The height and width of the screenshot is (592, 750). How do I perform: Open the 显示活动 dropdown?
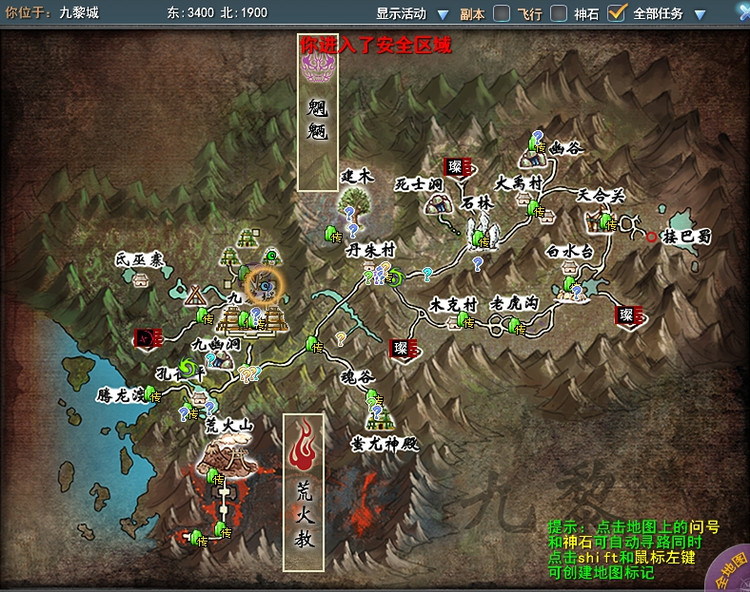click(x=441, y=14)
